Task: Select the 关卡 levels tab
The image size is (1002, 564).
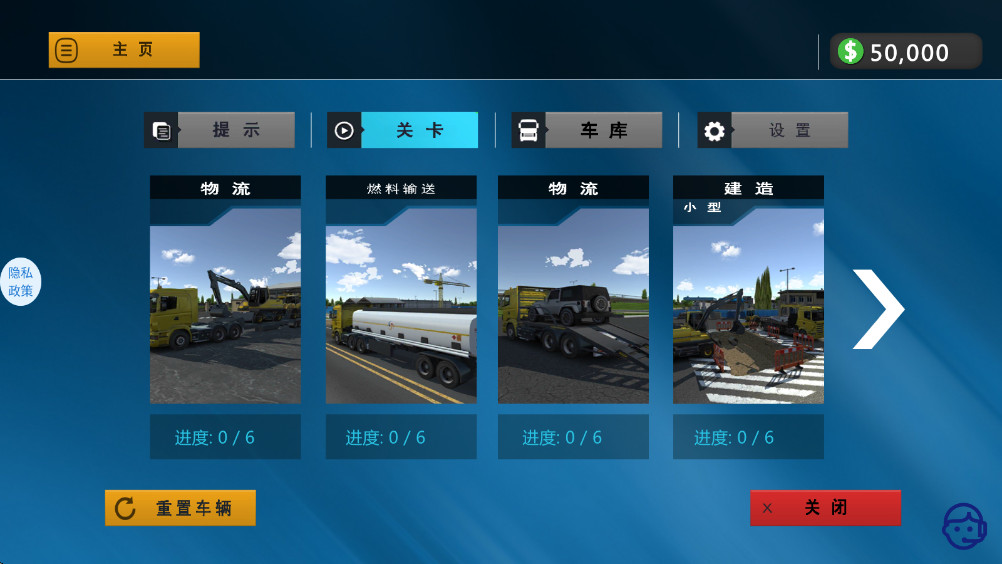Action: (x=403, y=130)
